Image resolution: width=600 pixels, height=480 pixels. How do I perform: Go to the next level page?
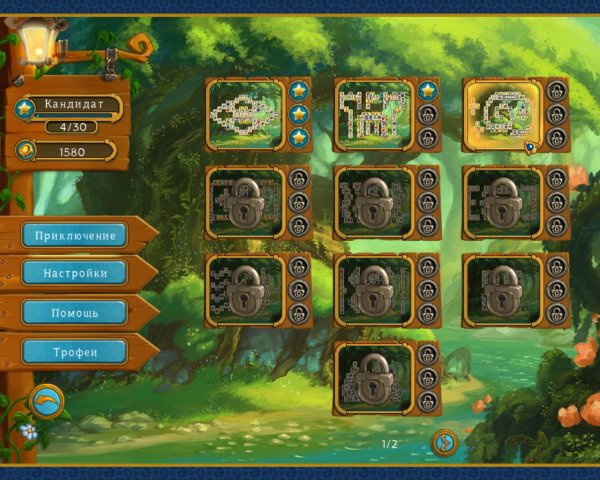coord(443,441)
